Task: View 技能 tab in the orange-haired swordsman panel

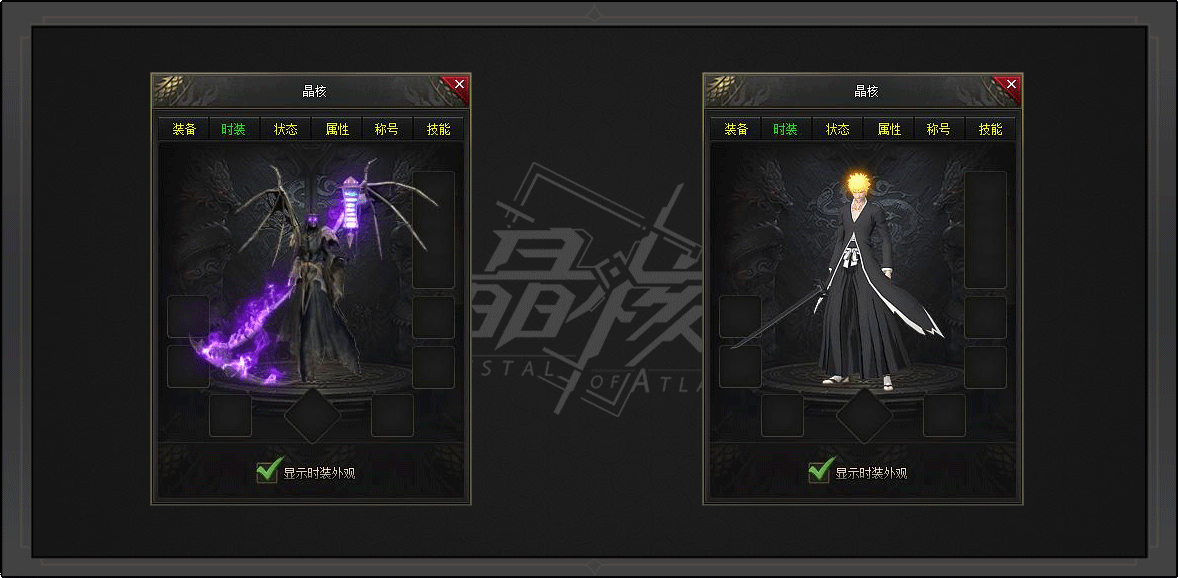Action: [990, 130]
